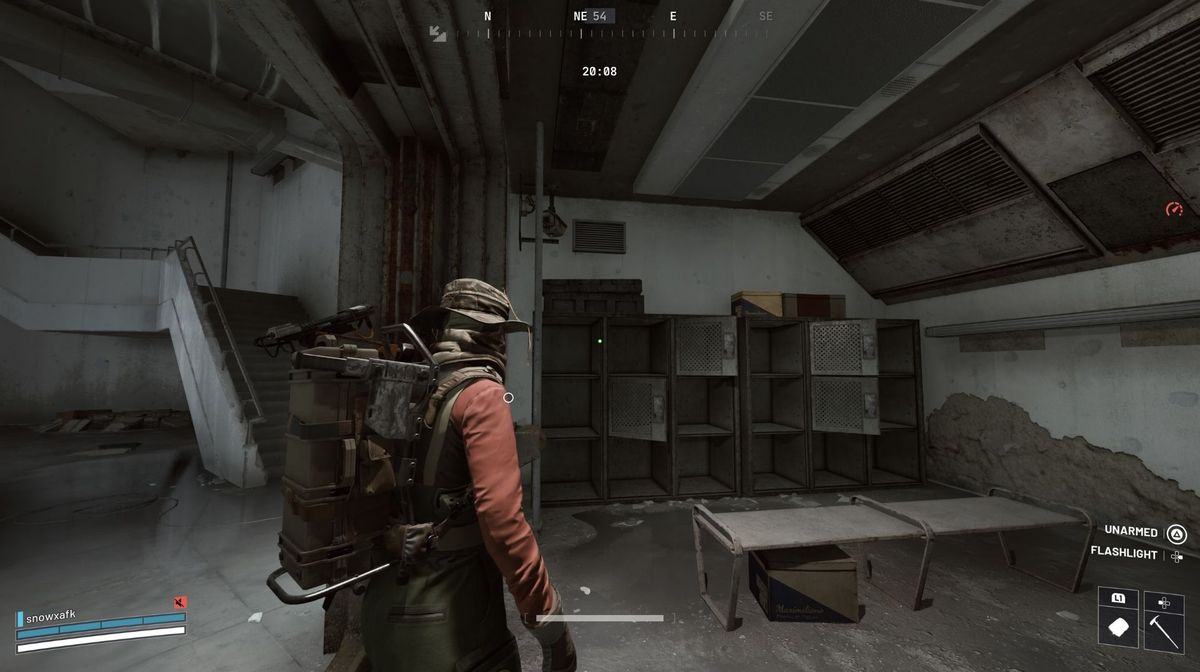This screenshot has width=1200, height=672.
Task: Click the muted microphone icon
Action: click(x=180, y=603)
